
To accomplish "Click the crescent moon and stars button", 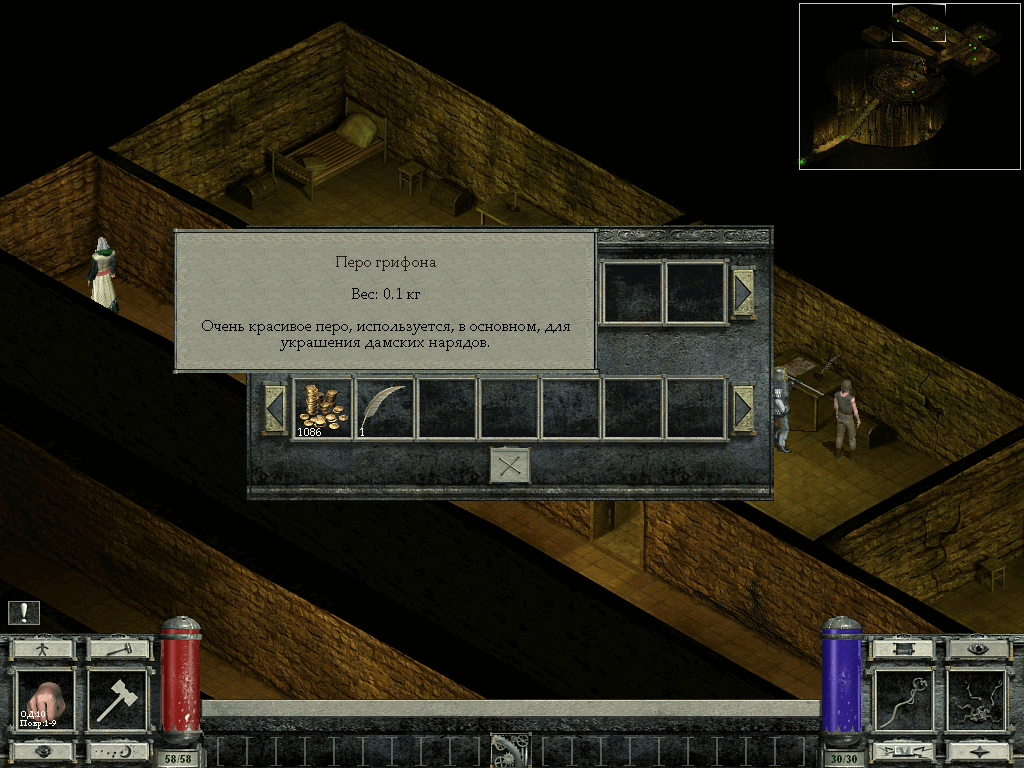I will click(x=118, y=750).
